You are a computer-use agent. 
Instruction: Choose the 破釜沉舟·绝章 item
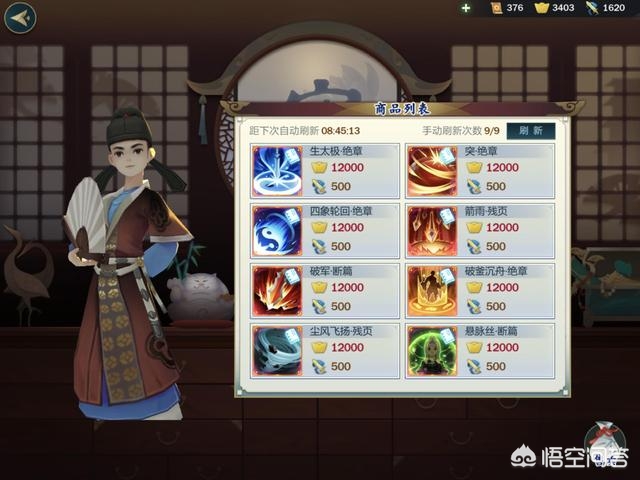coord(479,290)
